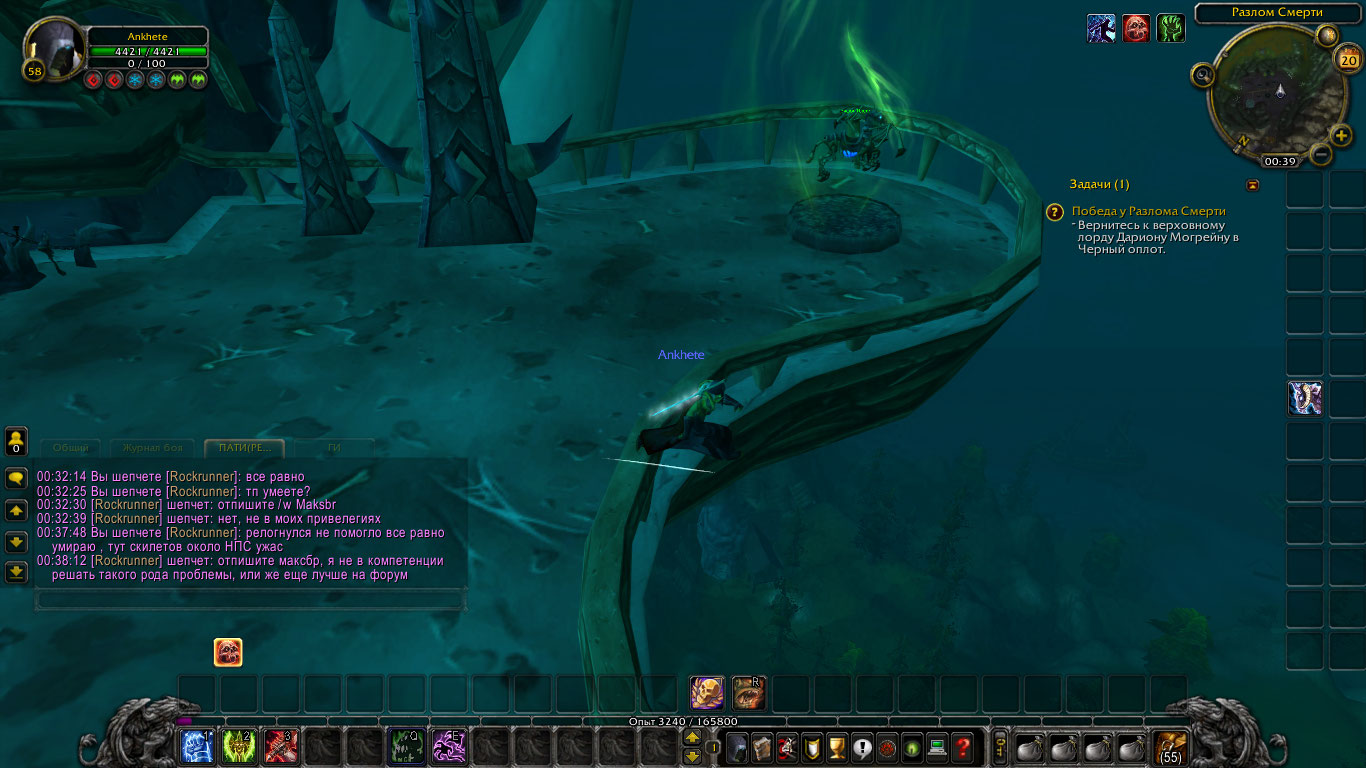Click the chat message input box

point(250,600)
